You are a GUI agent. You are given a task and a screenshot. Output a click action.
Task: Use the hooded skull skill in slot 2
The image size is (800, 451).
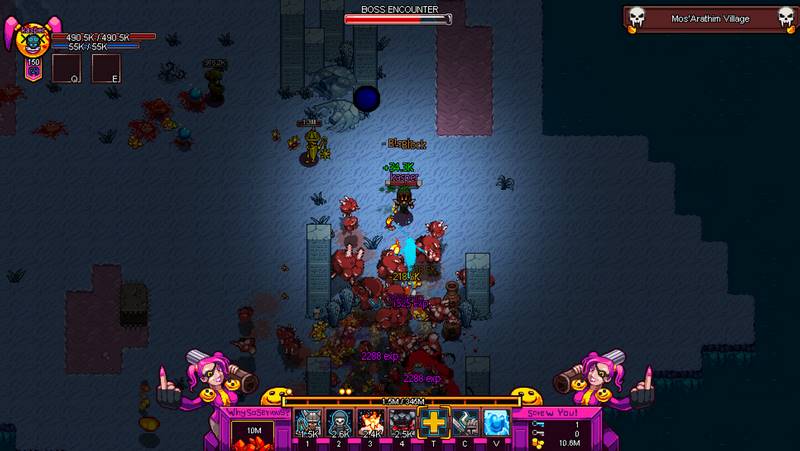coord(338,423)
